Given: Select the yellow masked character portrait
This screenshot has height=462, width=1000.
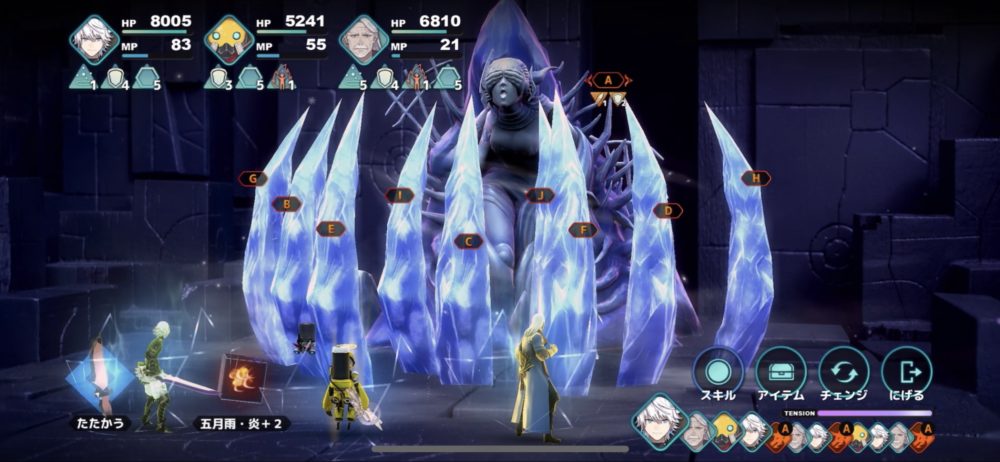Looking at the screenshot, I should tap(228, 40).
